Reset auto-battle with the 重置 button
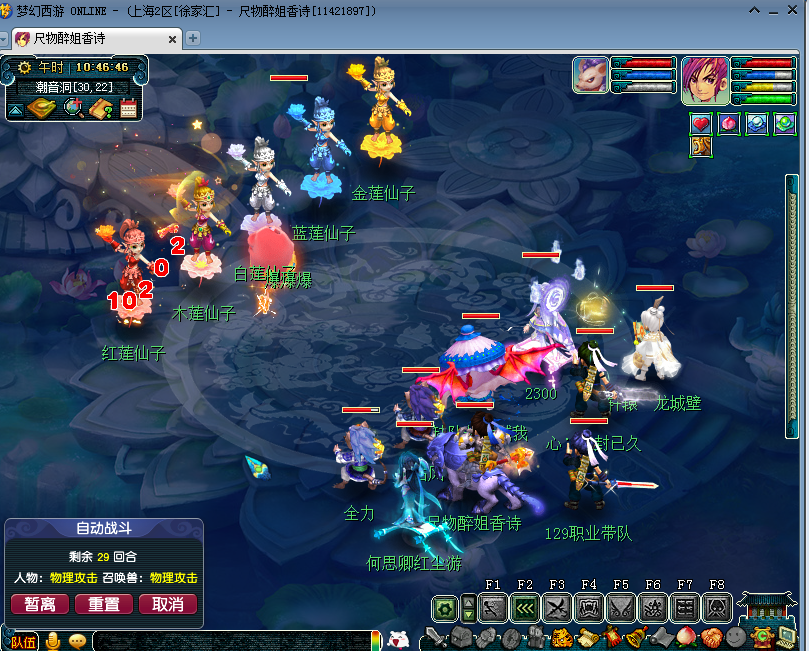 click(x=104, y=604)
